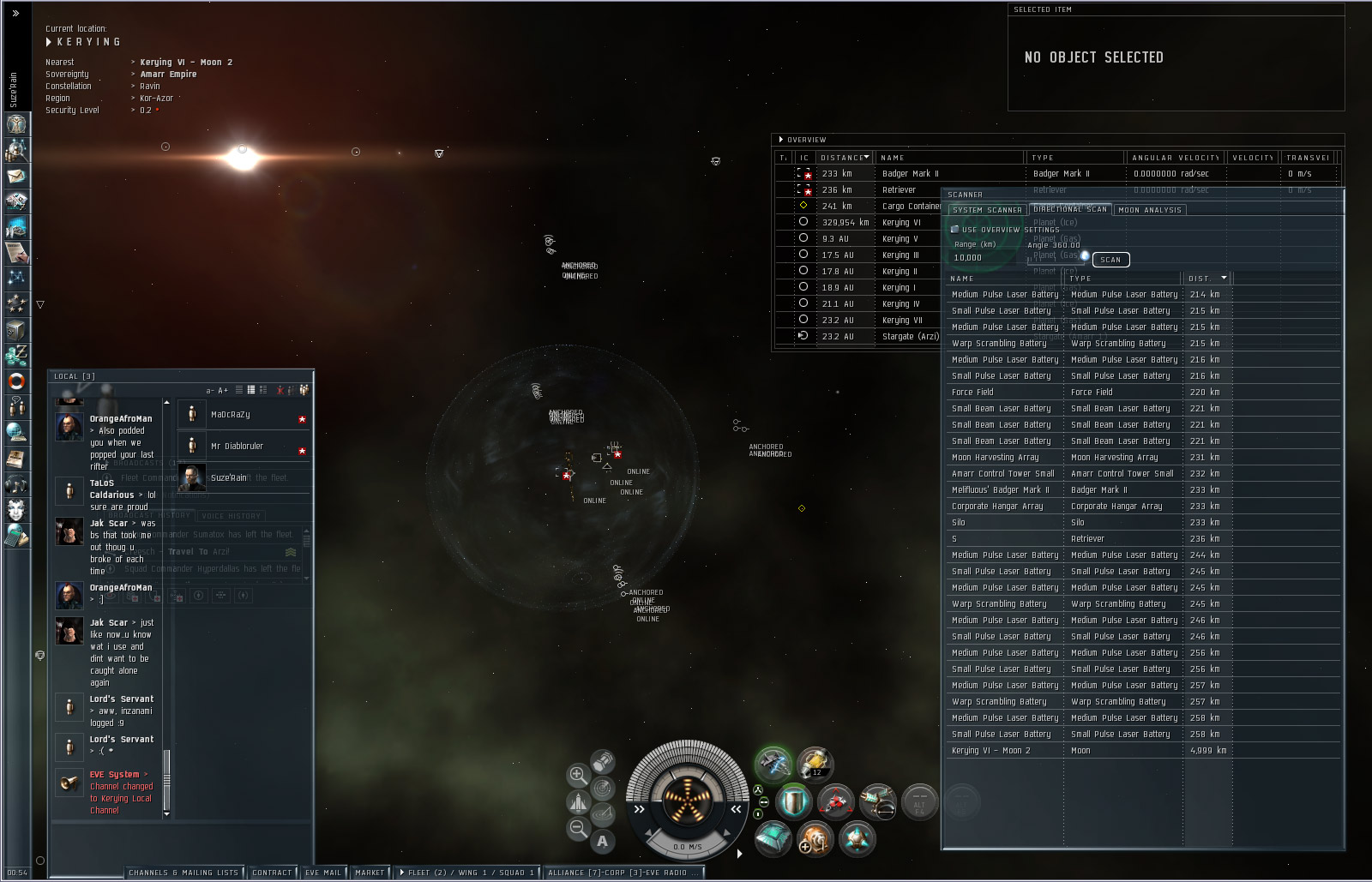
Task: Click the zoom-in magnifier on the HUD
Action: (578, 776)
